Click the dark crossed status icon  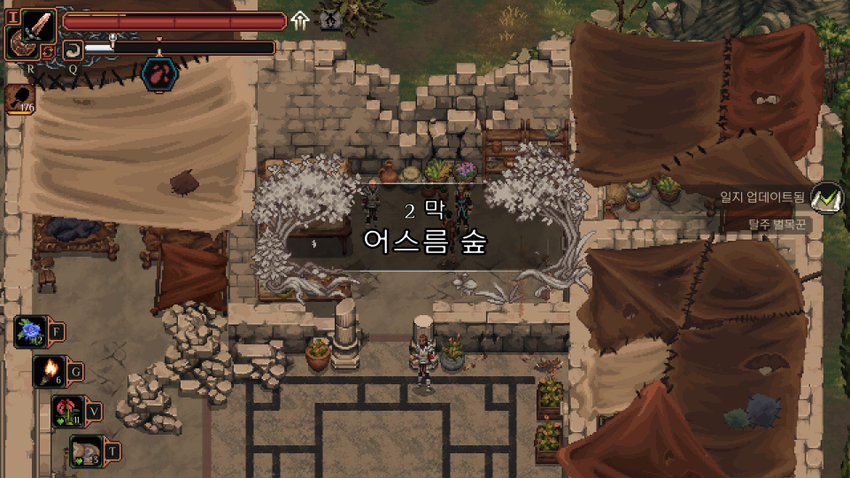click(x=331, y=20)
